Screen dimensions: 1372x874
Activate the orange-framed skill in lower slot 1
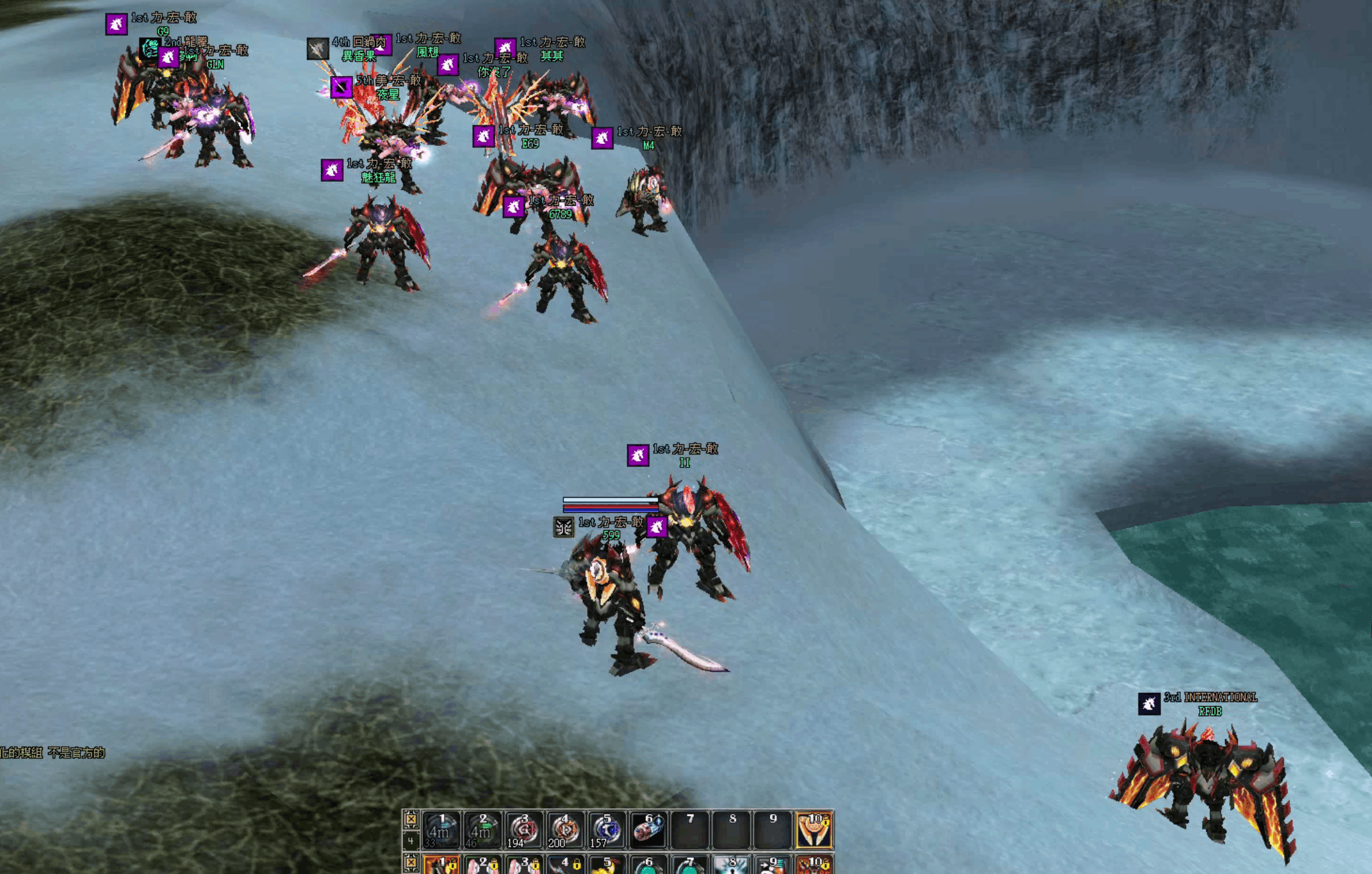click(x=441, y=865)
